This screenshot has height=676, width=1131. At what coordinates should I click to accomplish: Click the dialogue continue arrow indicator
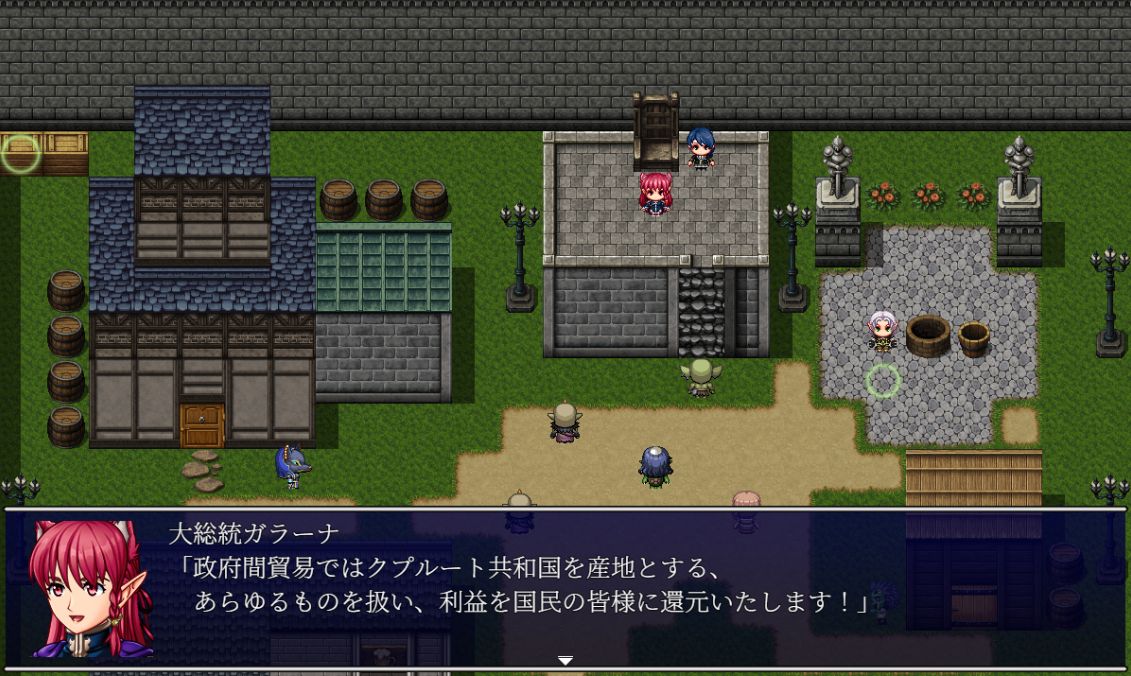pos(565,661)
